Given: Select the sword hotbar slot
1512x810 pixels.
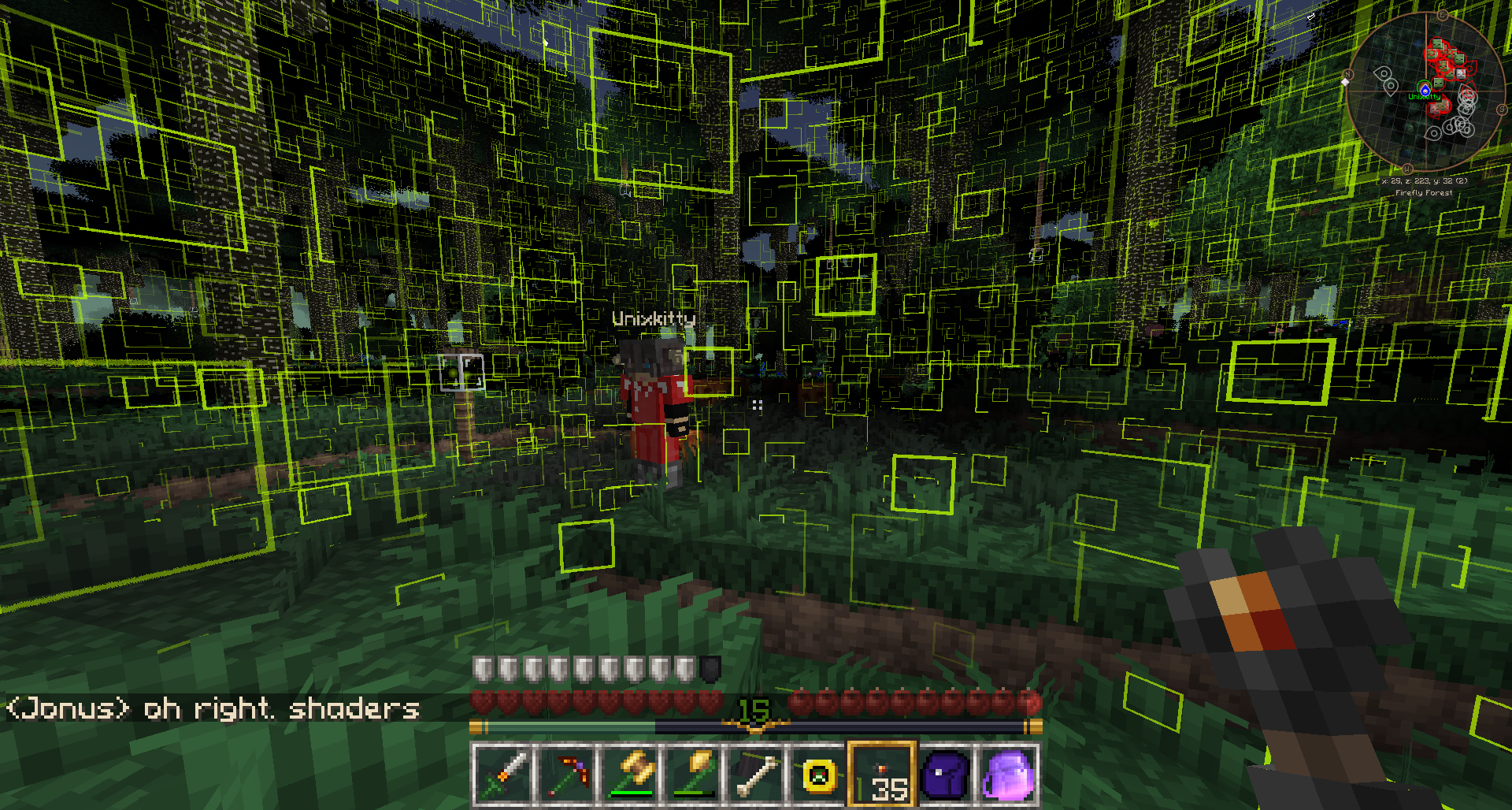Looking at the screenshot, I should (x=503, y=775).
